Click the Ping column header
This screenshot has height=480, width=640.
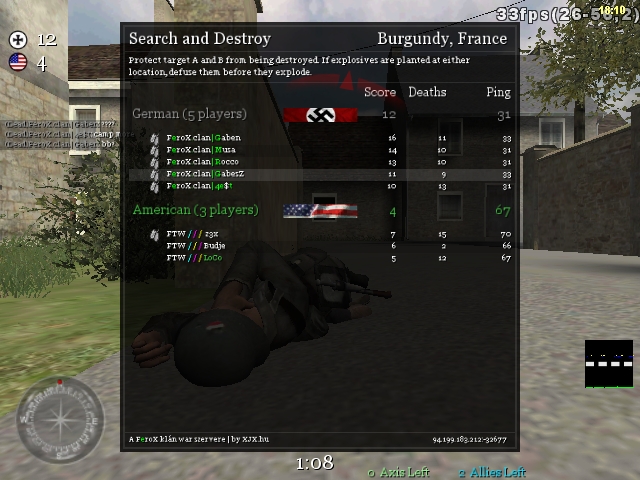pos(498,92)
